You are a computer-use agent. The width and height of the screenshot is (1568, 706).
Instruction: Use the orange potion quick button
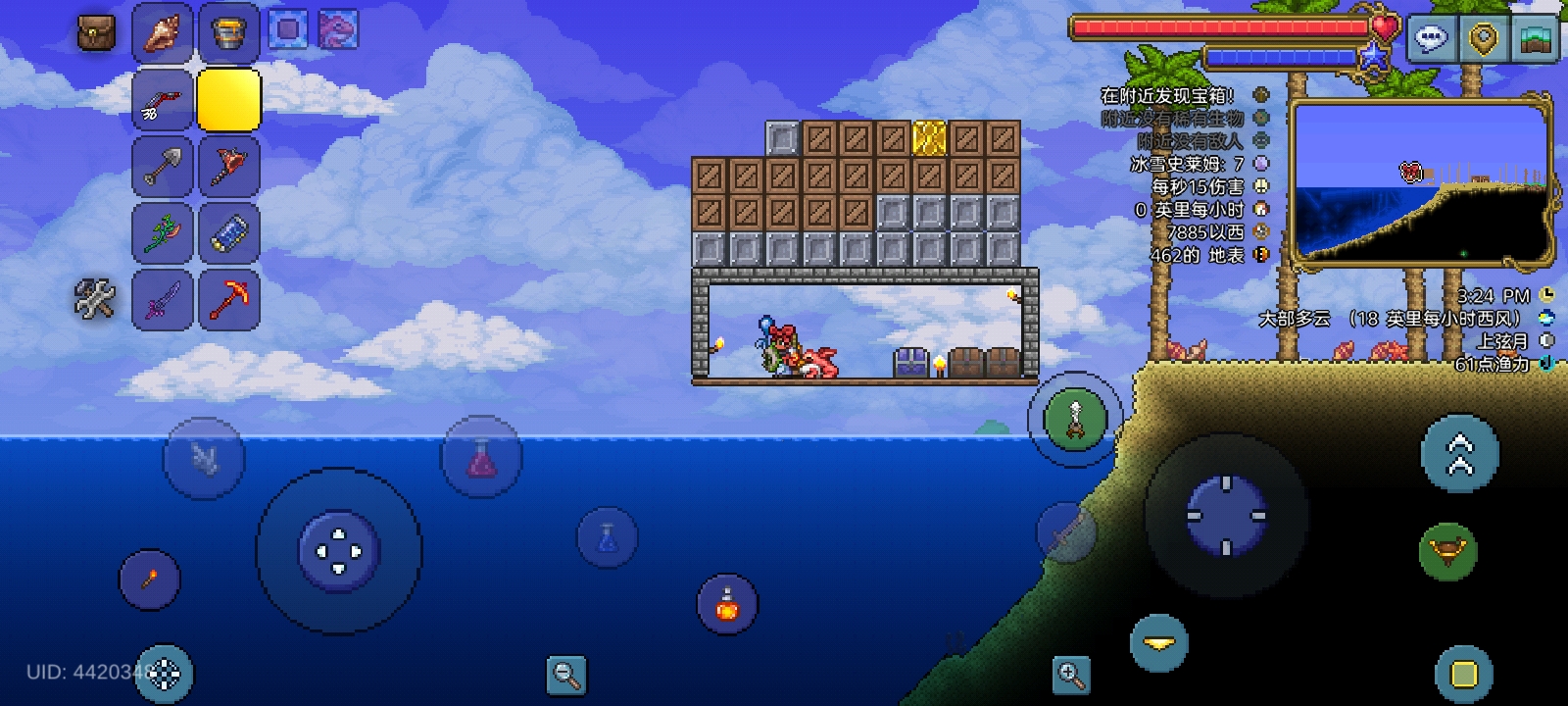pos(727,605)
